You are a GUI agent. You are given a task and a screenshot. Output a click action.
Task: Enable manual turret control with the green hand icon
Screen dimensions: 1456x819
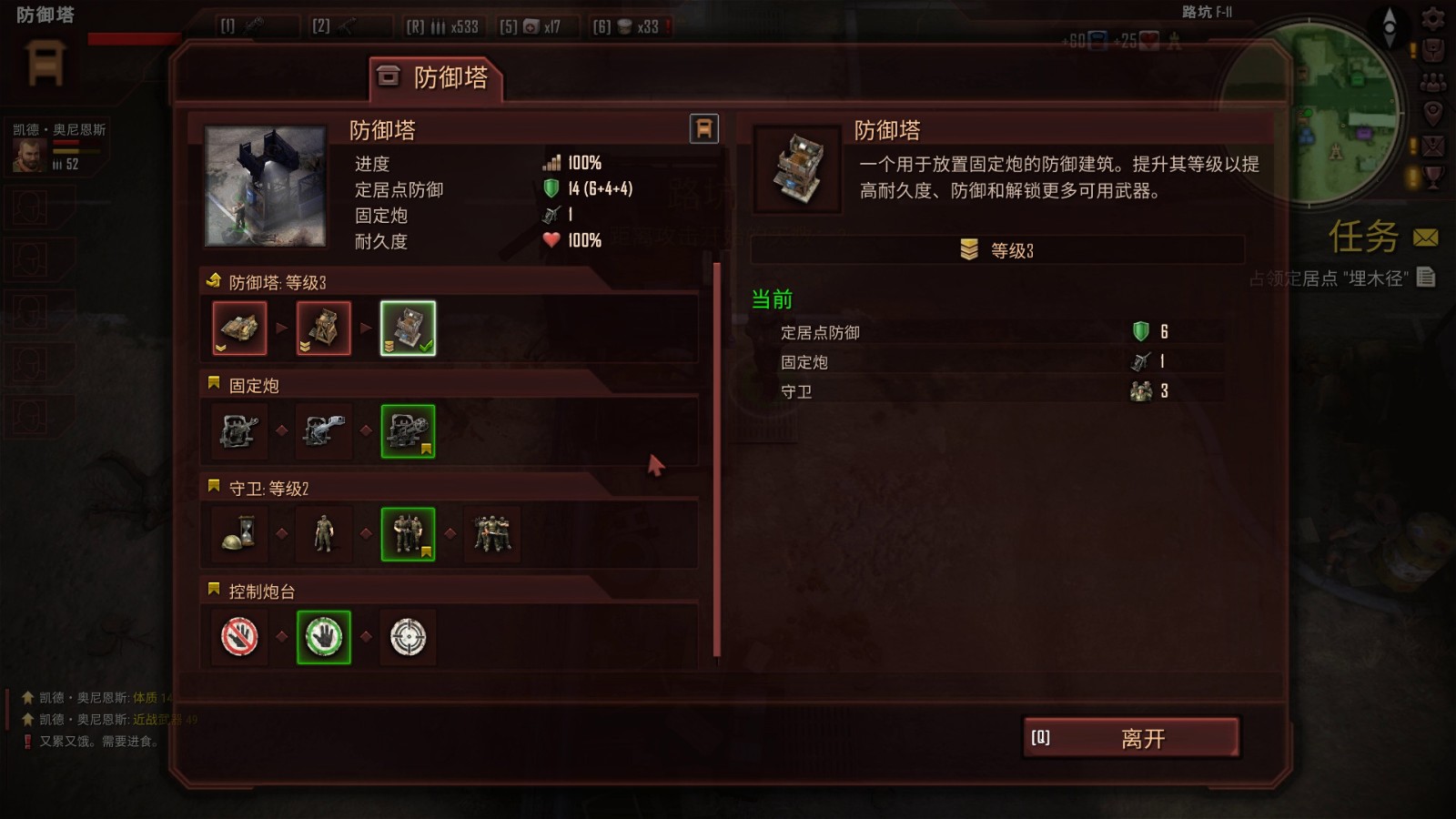[x=323, y=638]
